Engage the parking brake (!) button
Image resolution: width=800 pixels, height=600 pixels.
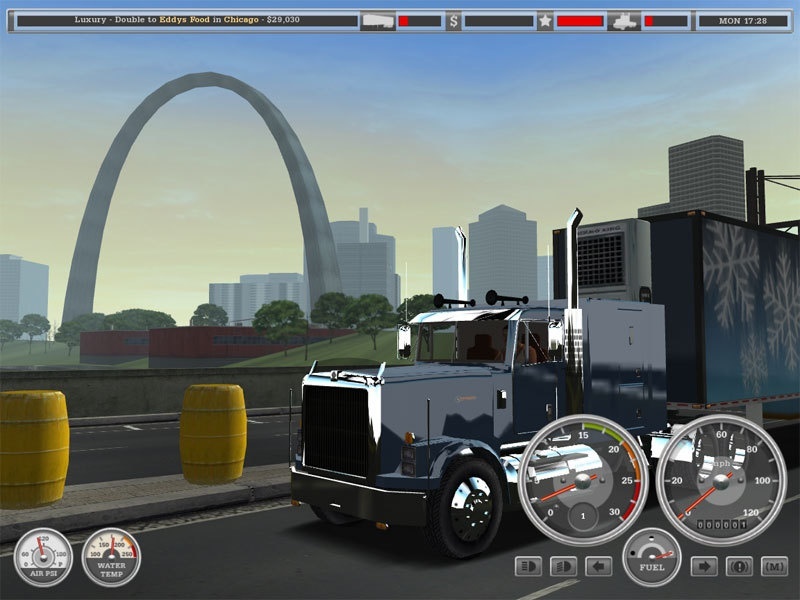coord(739,567)
